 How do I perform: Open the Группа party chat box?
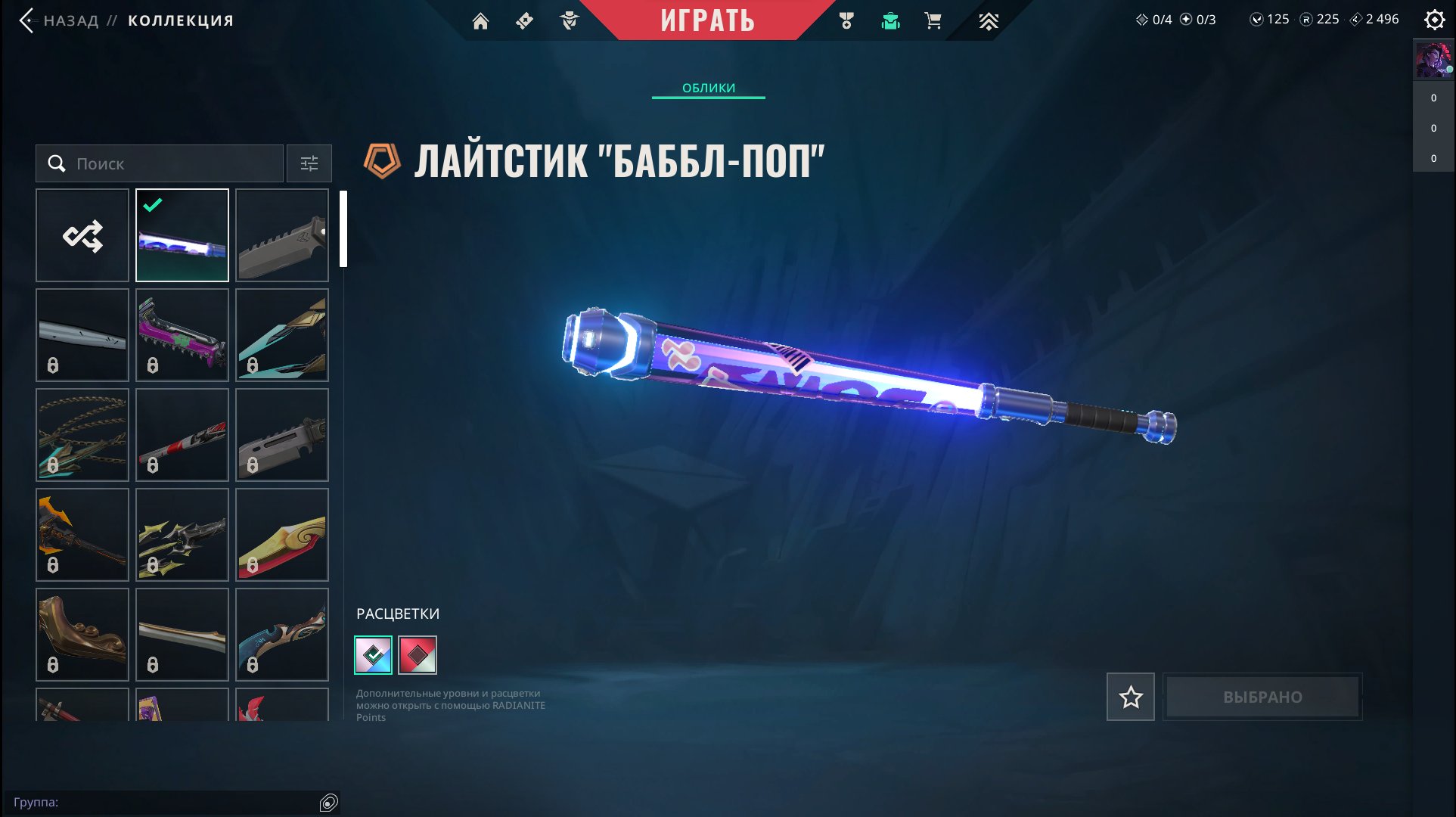(166, 803)
